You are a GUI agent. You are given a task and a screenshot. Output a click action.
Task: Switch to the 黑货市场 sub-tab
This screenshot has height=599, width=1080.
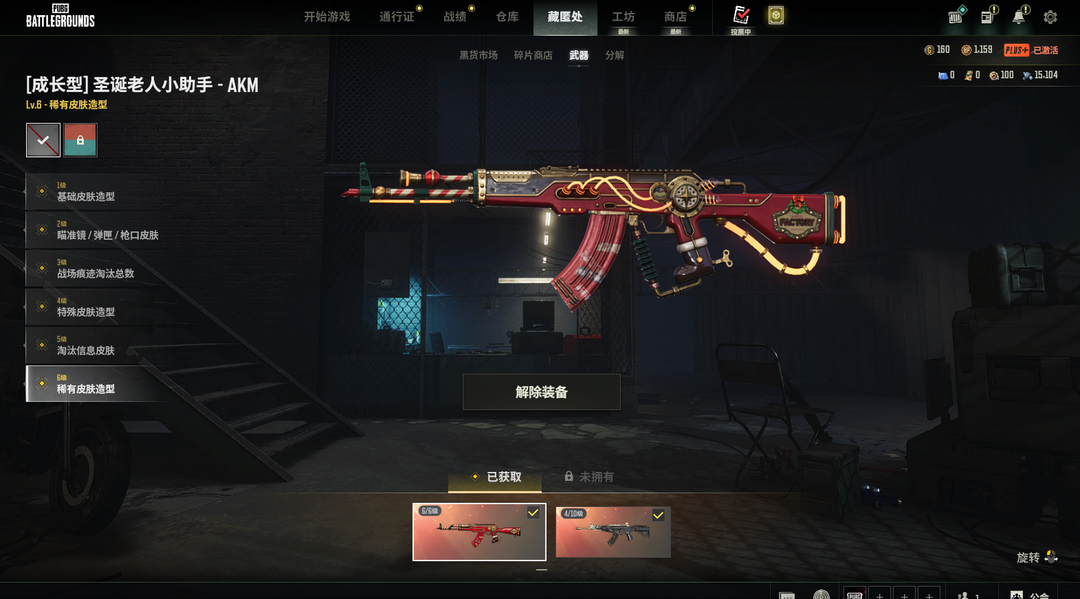(478, 56)
